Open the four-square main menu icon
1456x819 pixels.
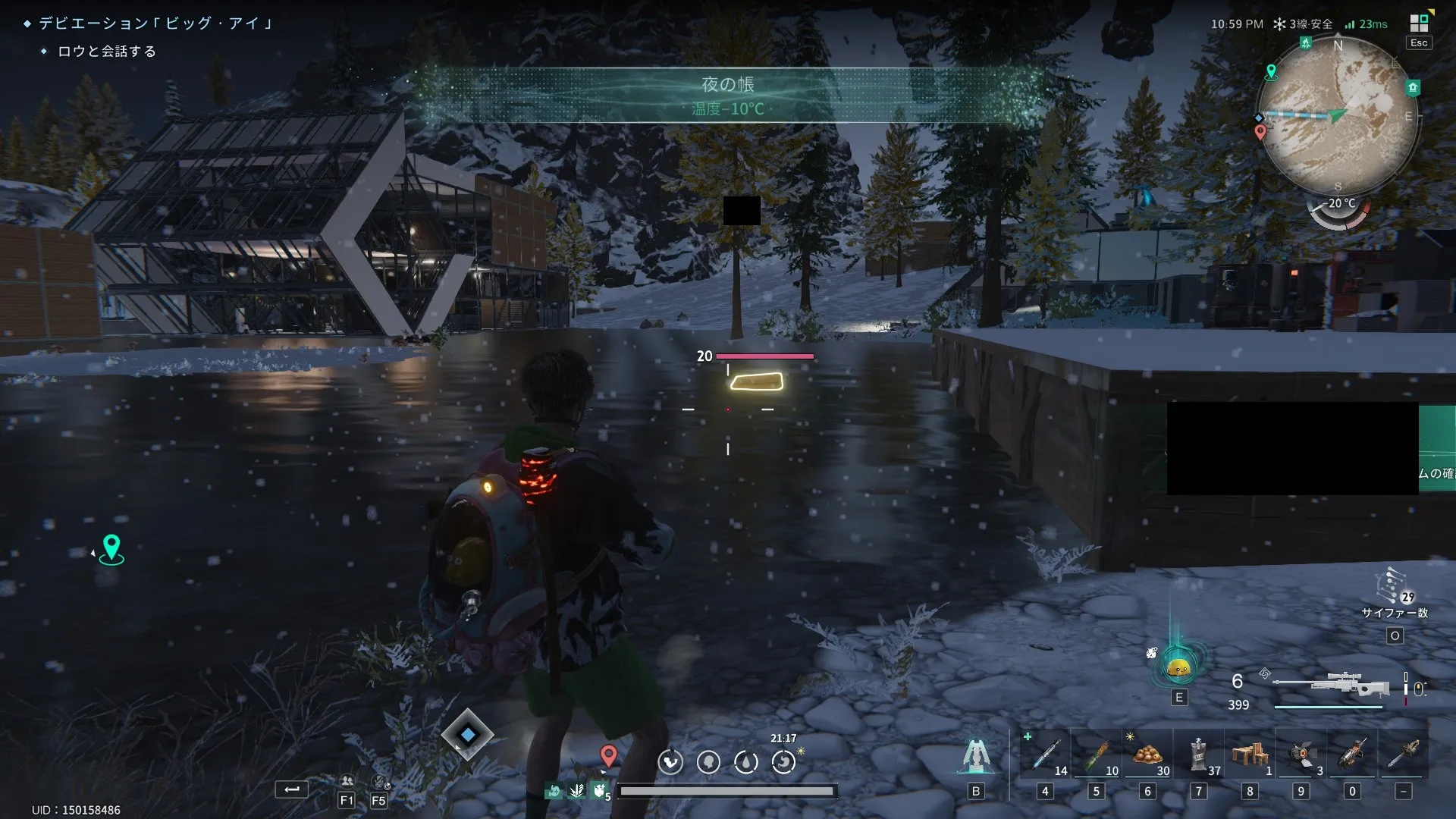[x=1418, y=23]
